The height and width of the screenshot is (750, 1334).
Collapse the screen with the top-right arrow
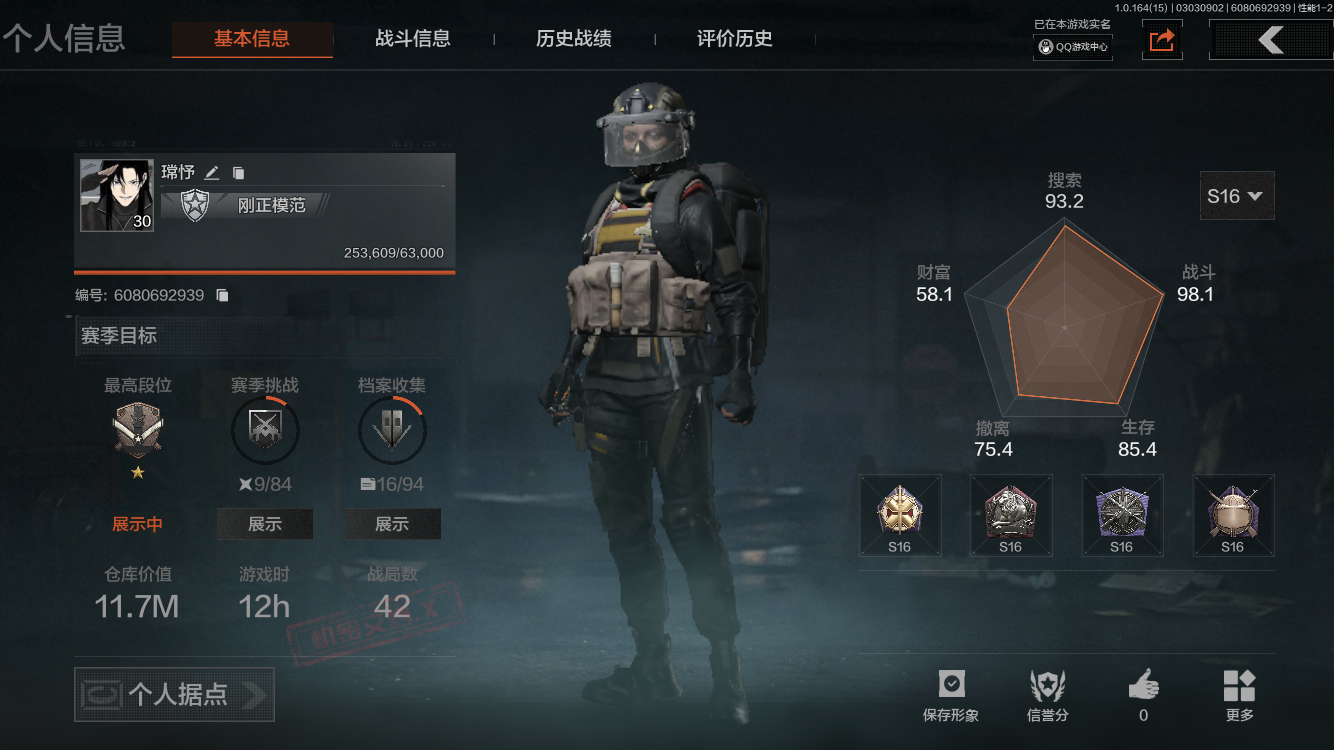[x=1270, y=40]
